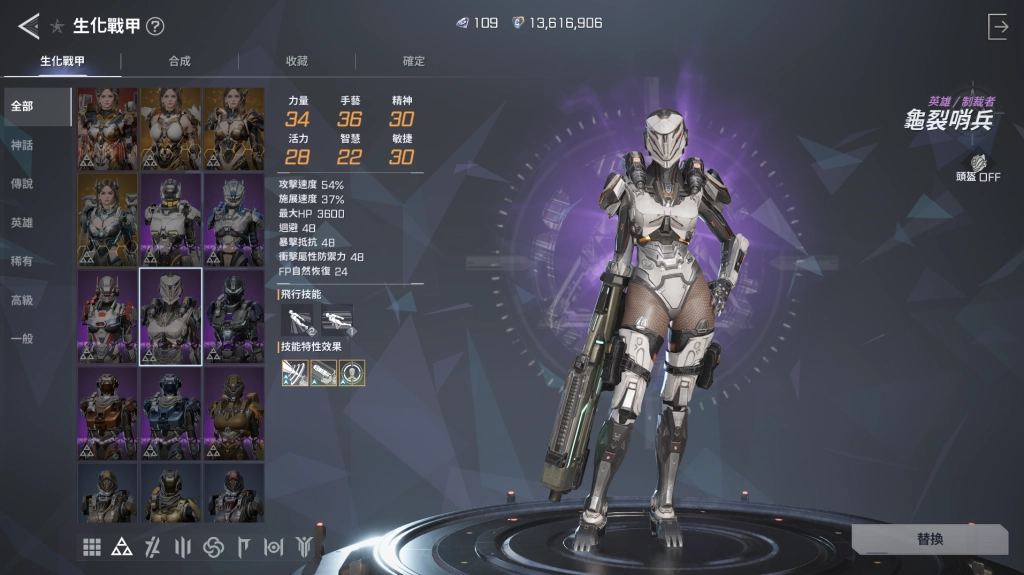The image size is (1024, 575).
Task: Switch to the 合成 tab
Action: 179,61
